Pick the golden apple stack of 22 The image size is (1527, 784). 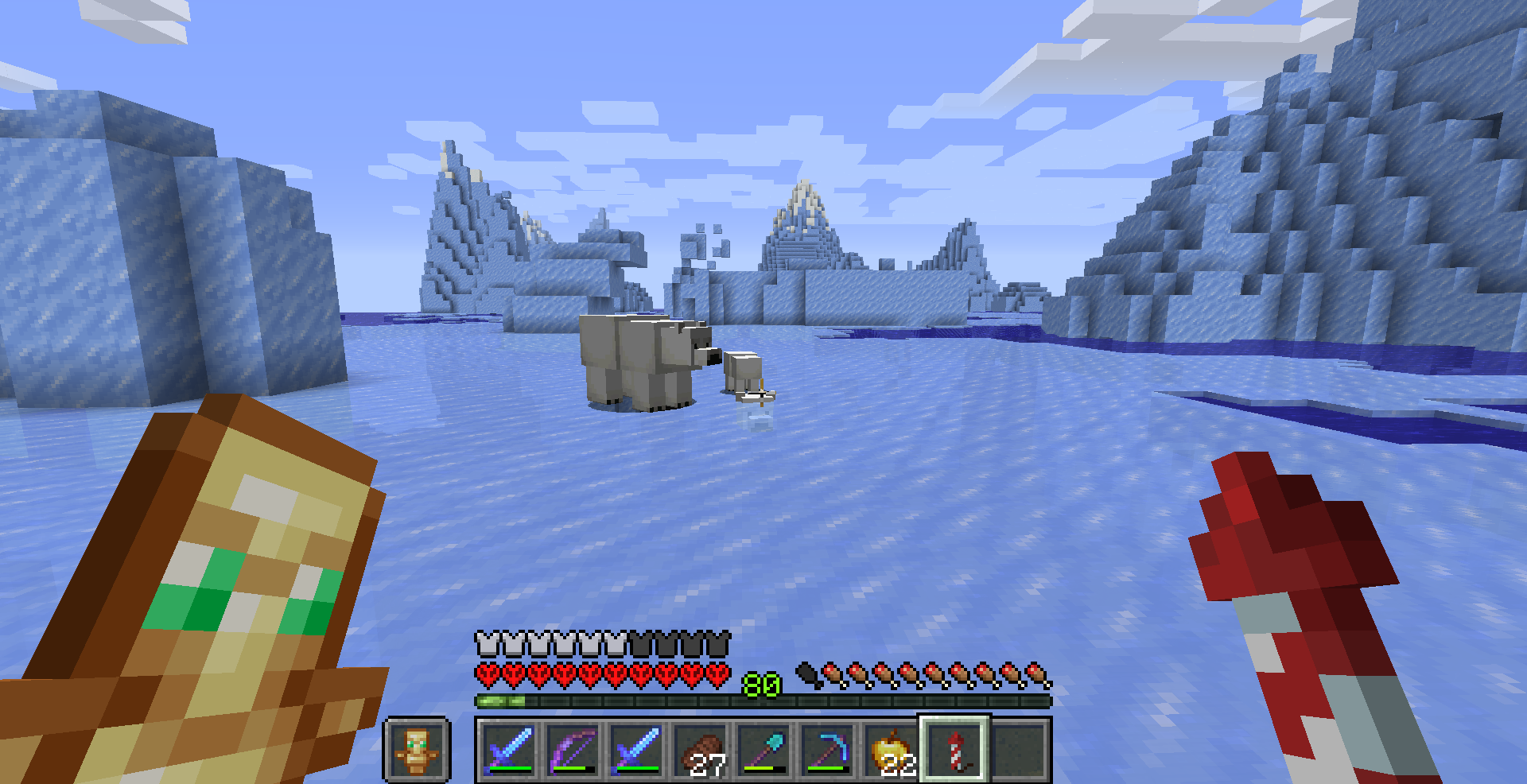pos(891,750)
